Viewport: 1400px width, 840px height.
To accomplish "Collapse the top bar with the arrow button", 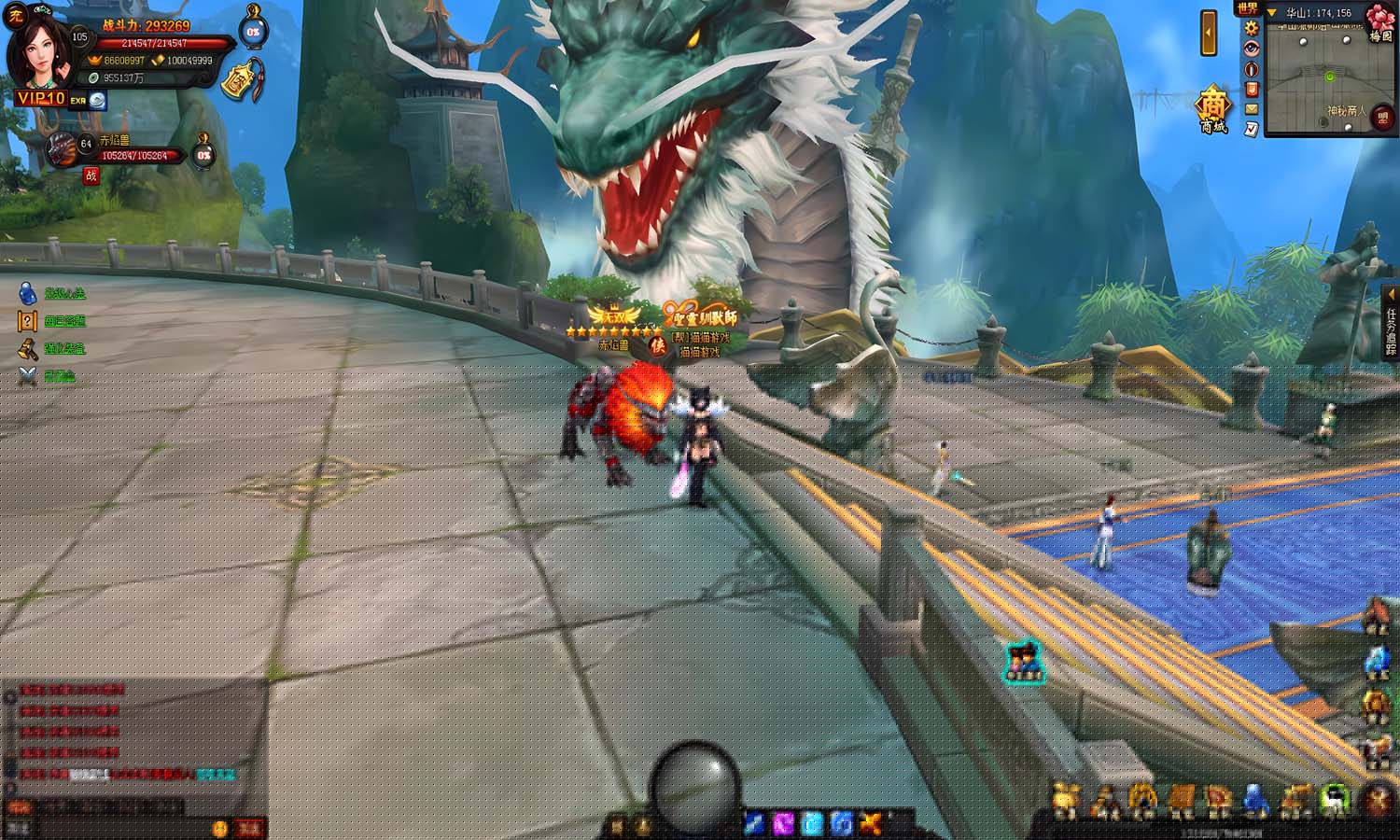I will [1209, 34].
